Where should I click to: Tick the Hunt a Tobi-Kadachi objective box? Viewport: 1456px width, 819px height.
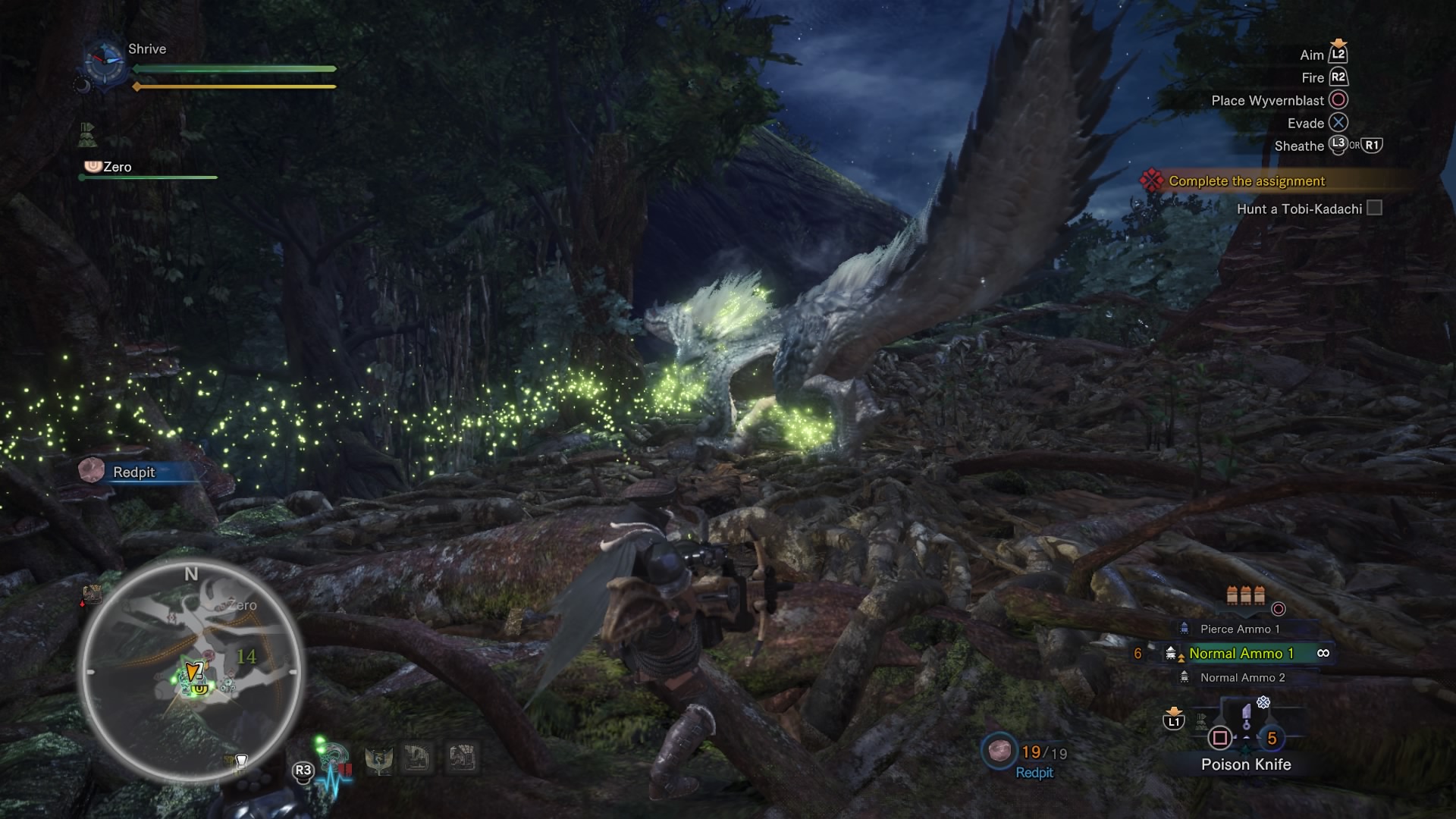1374,208
